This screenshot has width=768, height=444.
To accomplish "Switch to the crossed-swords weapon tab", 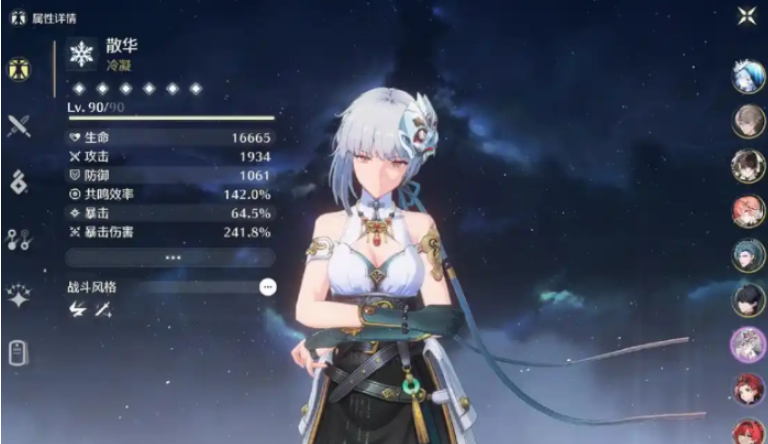I will tap(18, 126).
